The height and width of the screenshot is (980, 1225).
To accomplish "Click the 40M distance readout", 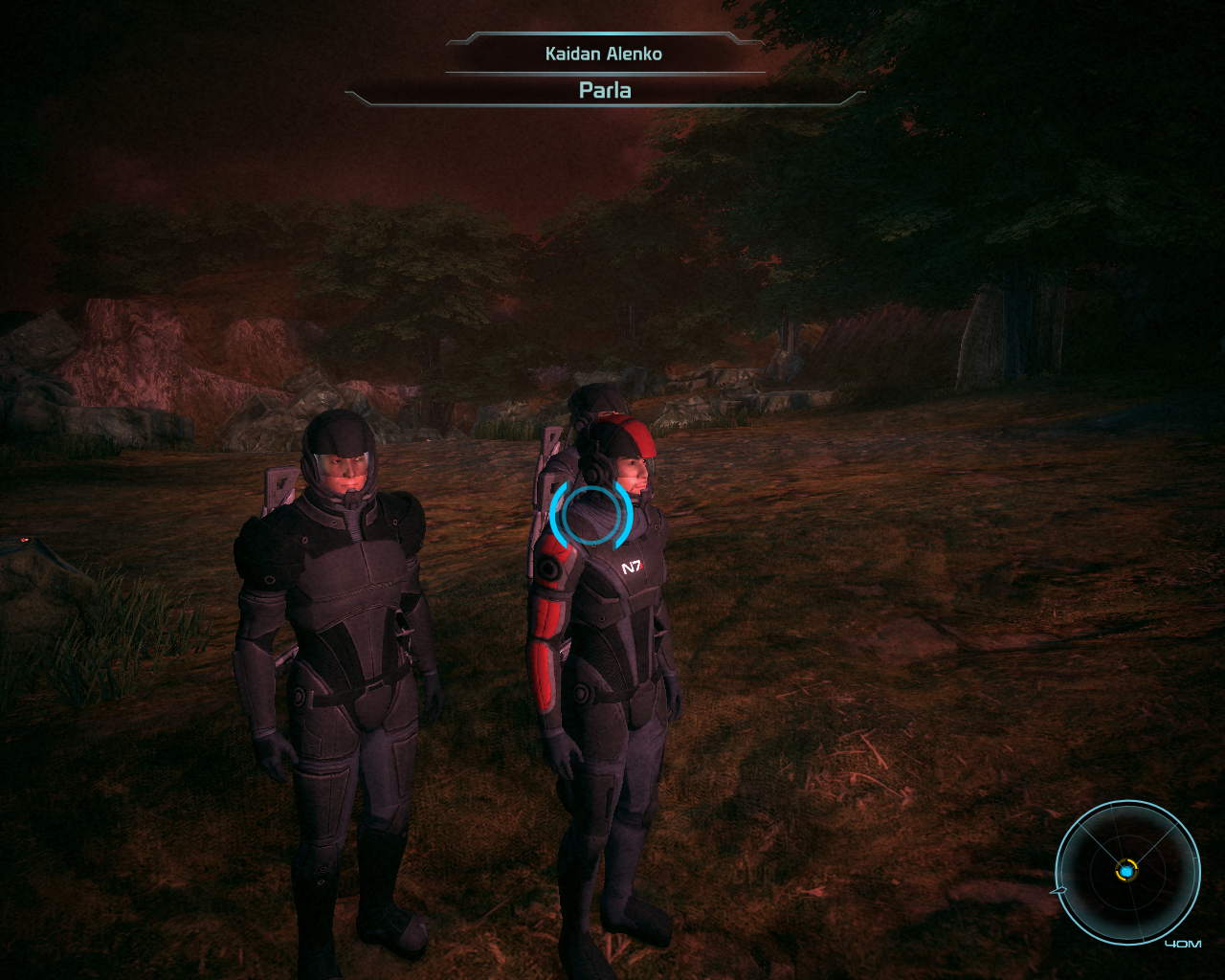I will tap(1182, 944).
